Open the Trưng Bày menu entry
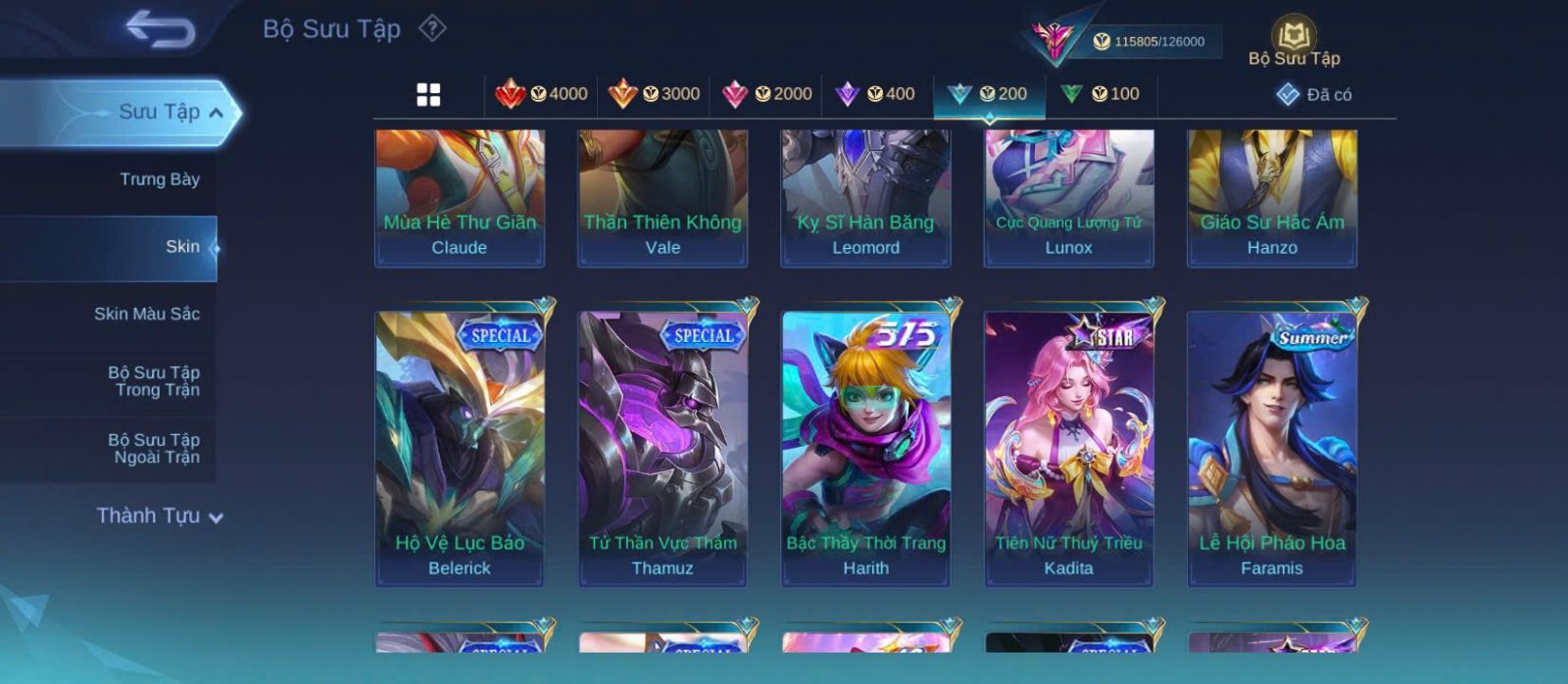 [x=159, y=179]
